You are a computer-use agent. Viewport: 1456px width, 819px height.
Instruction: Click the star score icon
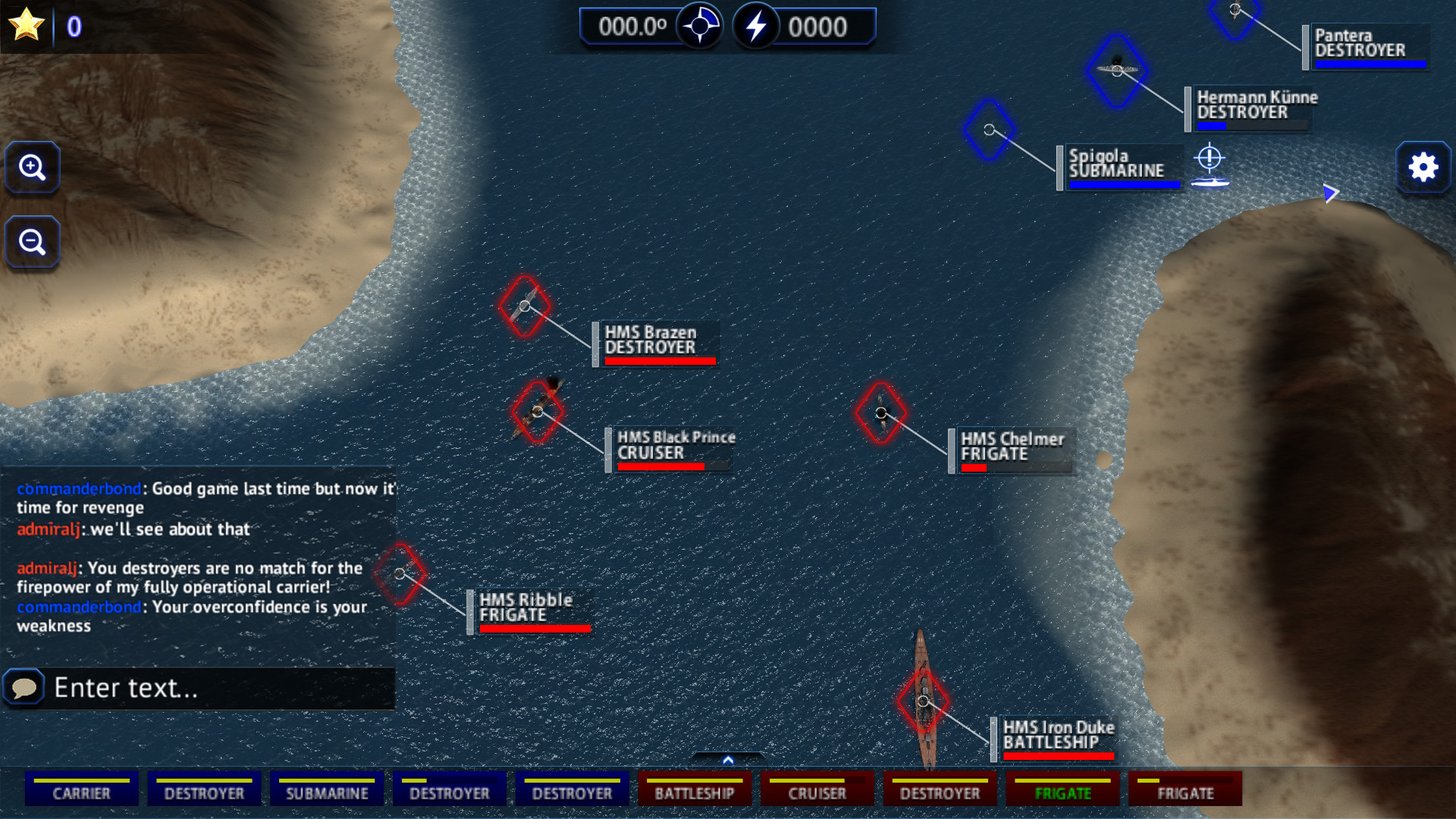(x=25, y=24)
